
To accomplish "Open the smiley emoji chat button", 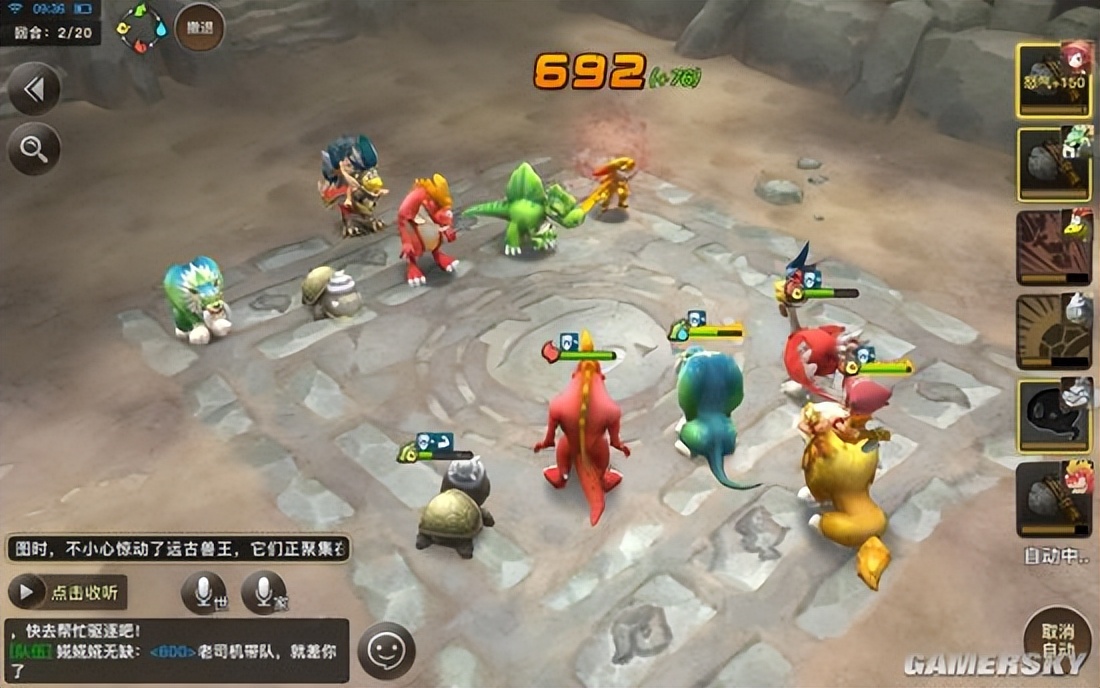I will pyautogui.click(x=386, y=651).
